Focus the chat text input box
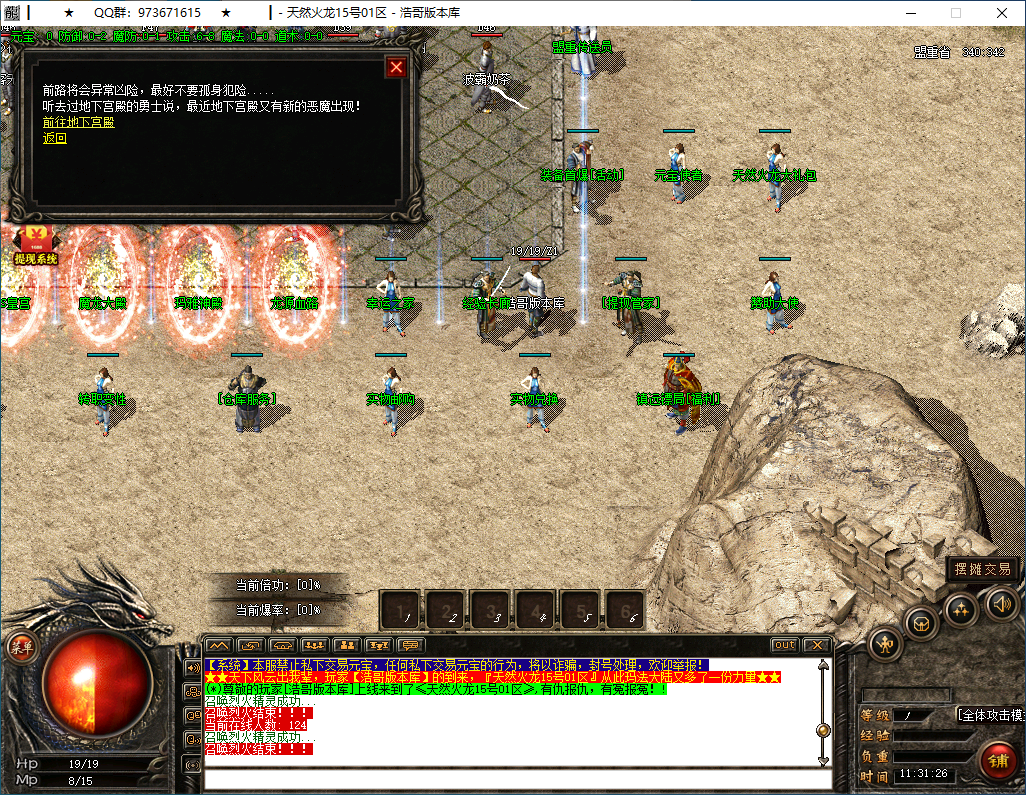The width and height of the screenshot is (1026, 795). coord(510,779)
